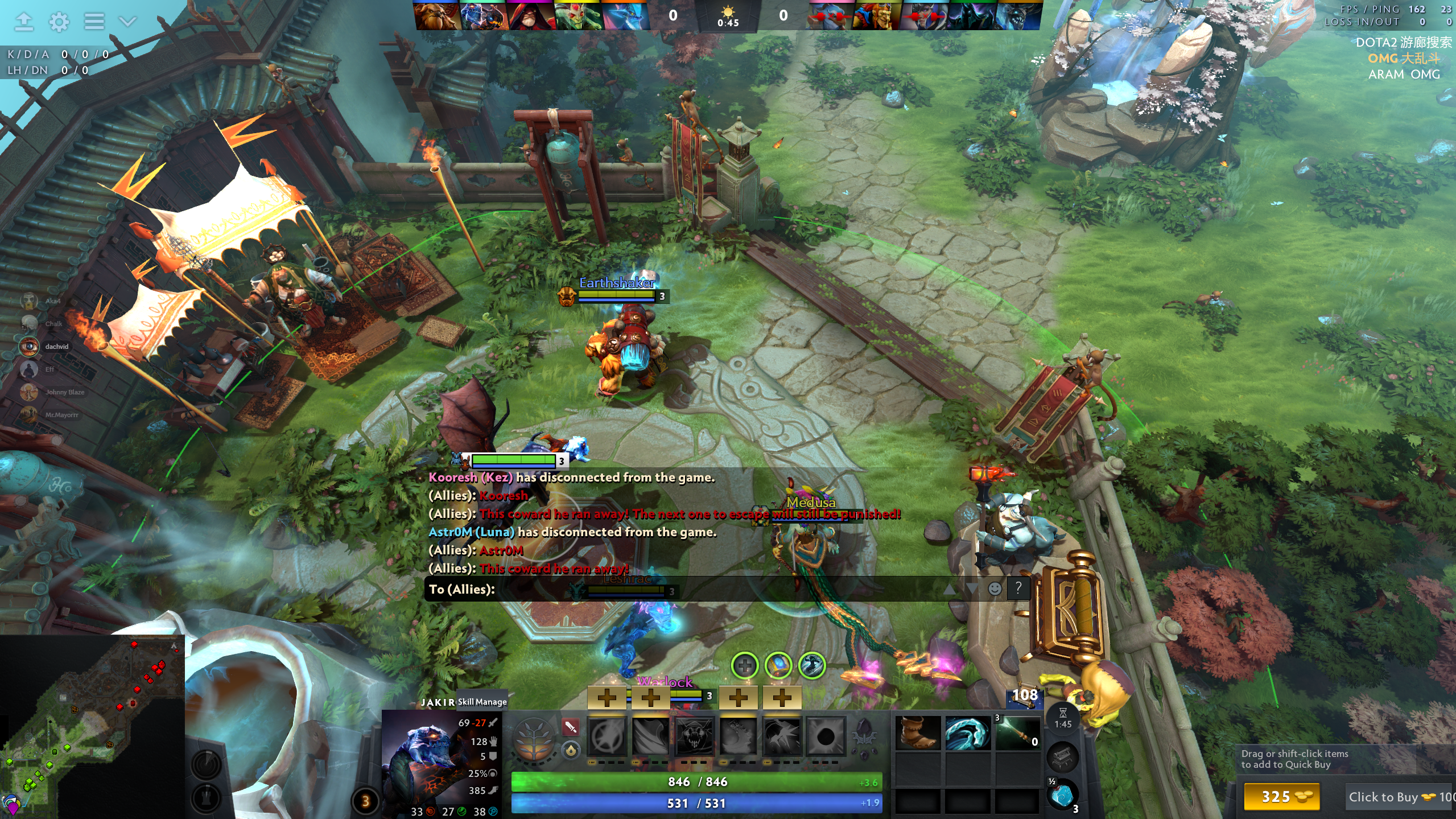
Task: Click the chat help question mark
Action: click(x=1018, y=588)
